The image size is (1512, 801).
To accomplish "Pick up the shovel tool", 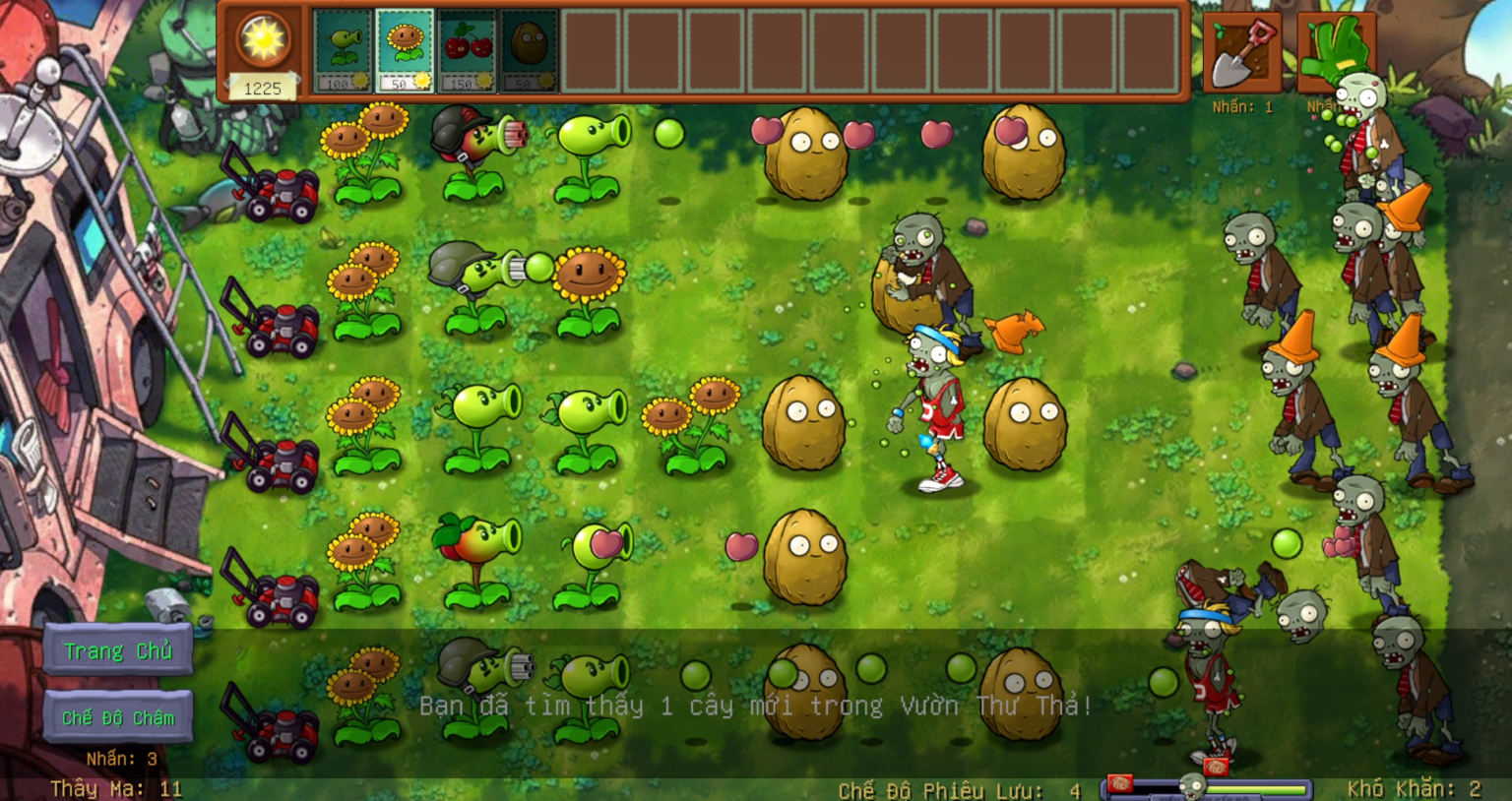I will [1242, 52].
